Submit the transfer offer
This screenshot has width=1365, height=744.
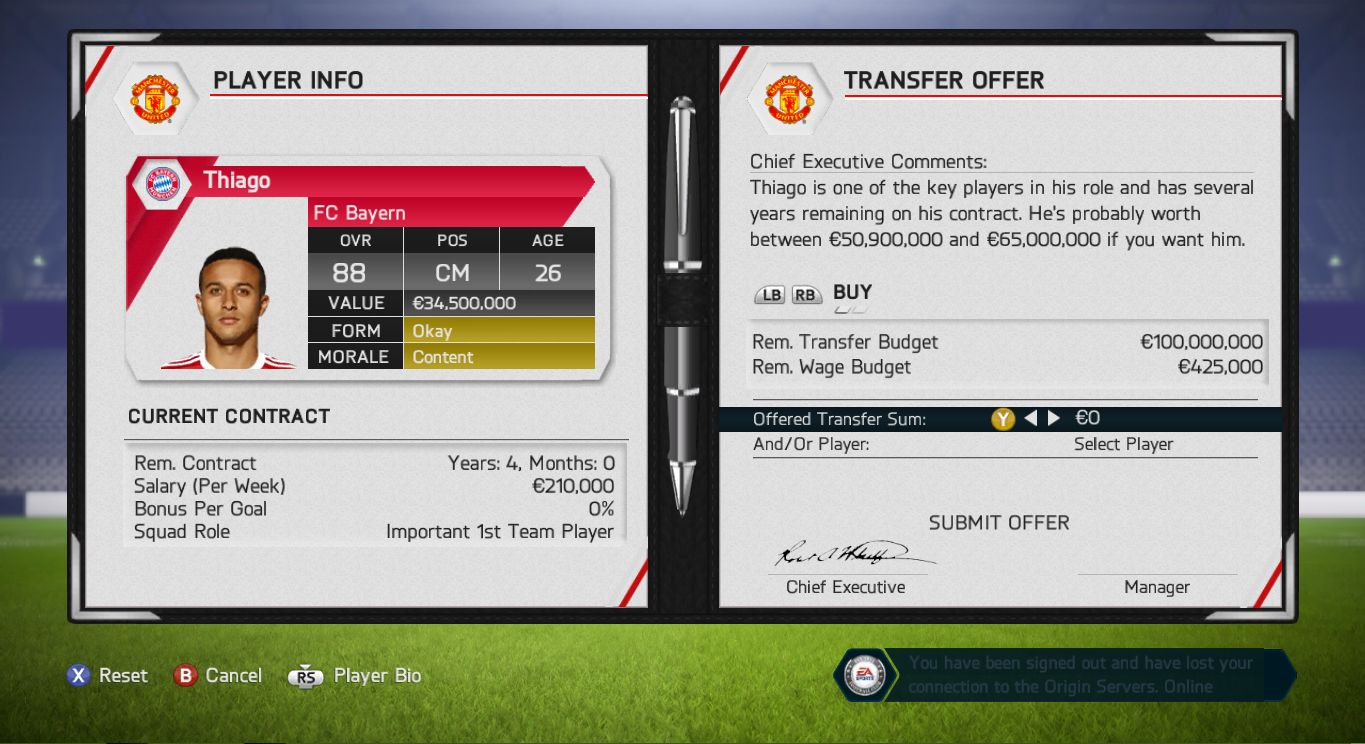point(998,523)
